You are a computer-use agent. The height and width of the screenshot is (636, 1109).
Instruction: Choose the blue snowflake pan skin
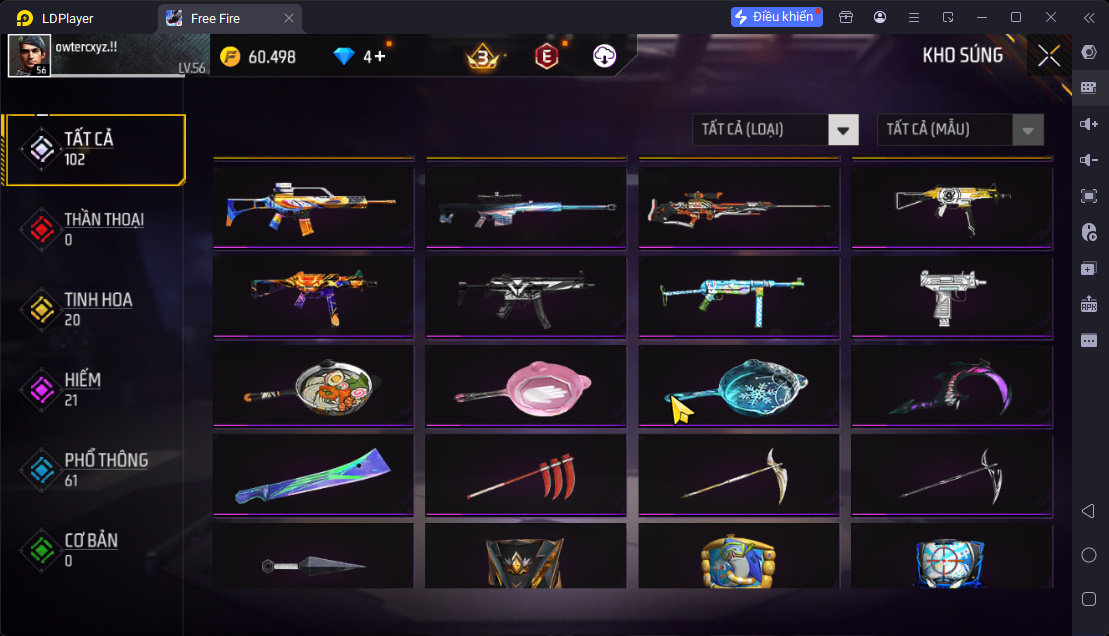coord(739,384)
